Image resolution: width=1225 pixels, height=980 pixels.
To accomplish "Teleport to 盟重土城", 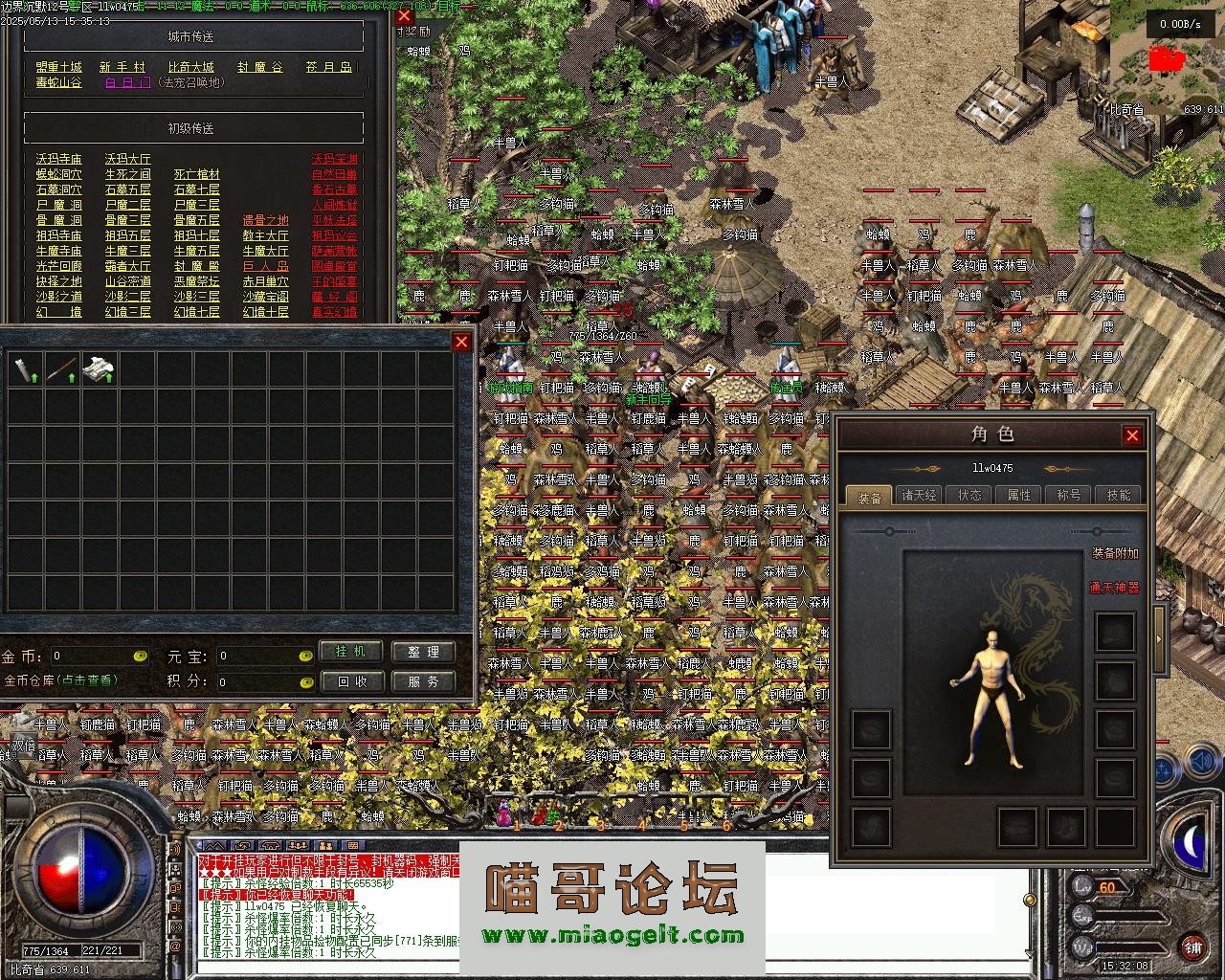I will [x=59, y=67].
